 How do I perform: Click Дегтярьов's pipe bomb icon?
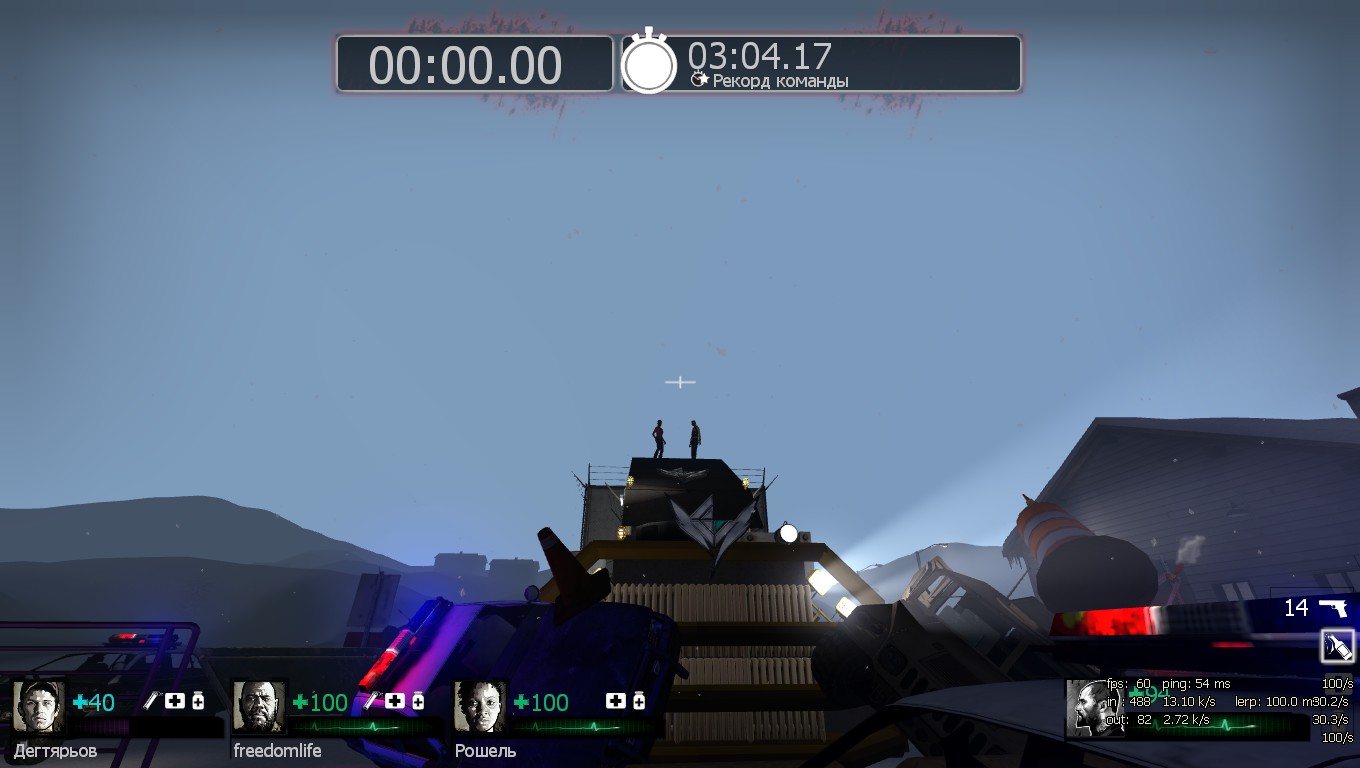(151, 701)
